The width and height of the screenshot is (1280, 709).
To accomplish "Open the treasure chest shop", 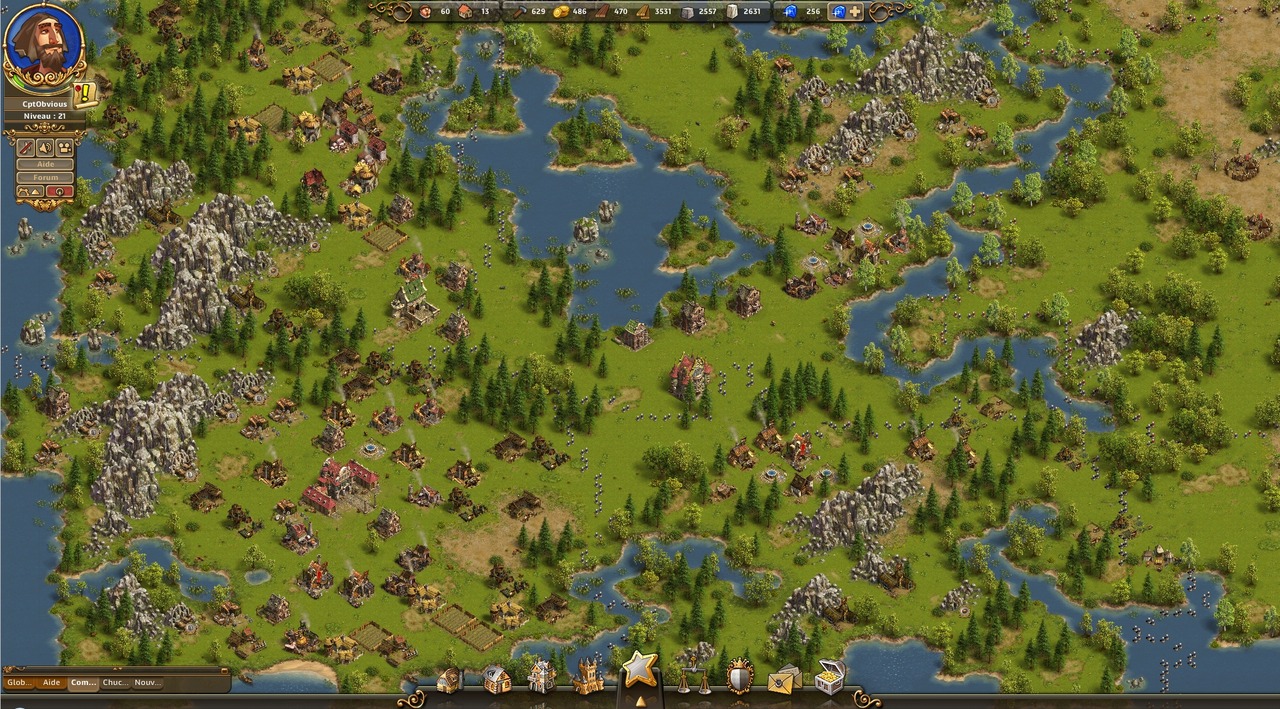I will [829, 678].
